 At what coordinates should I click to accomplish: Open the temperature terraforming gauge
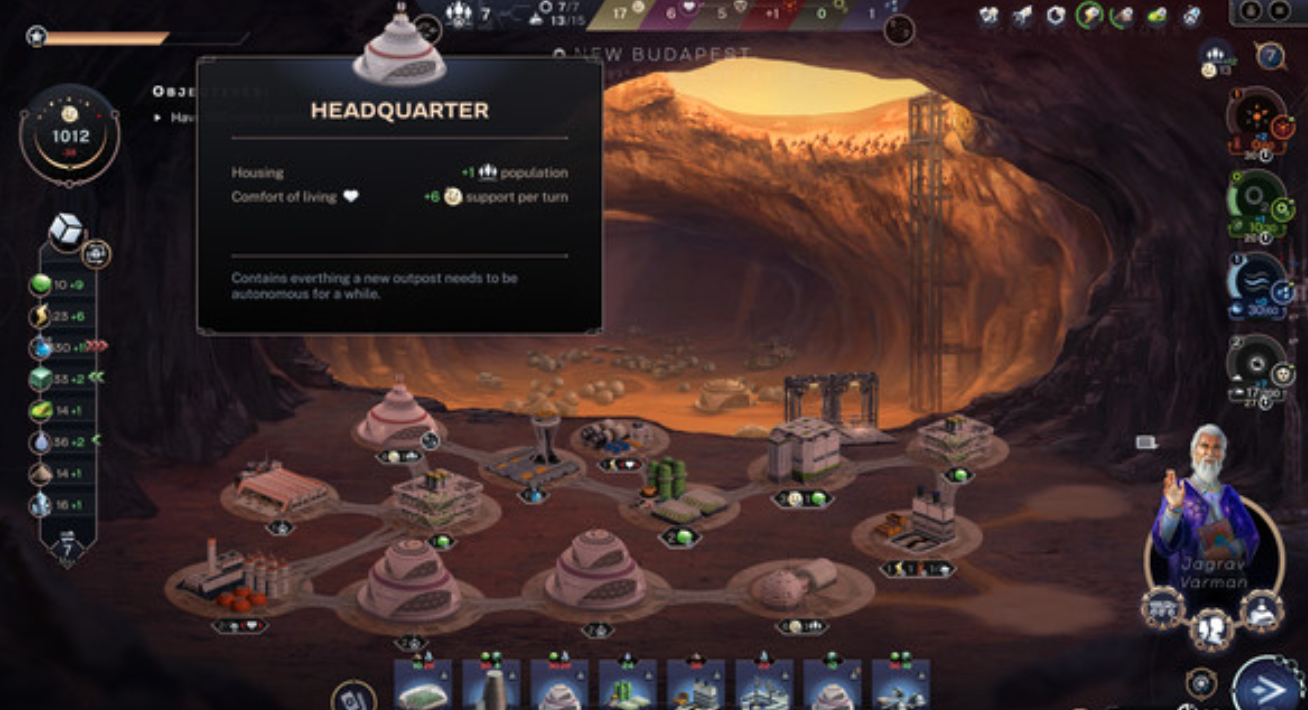click(x=1255, y=119)
